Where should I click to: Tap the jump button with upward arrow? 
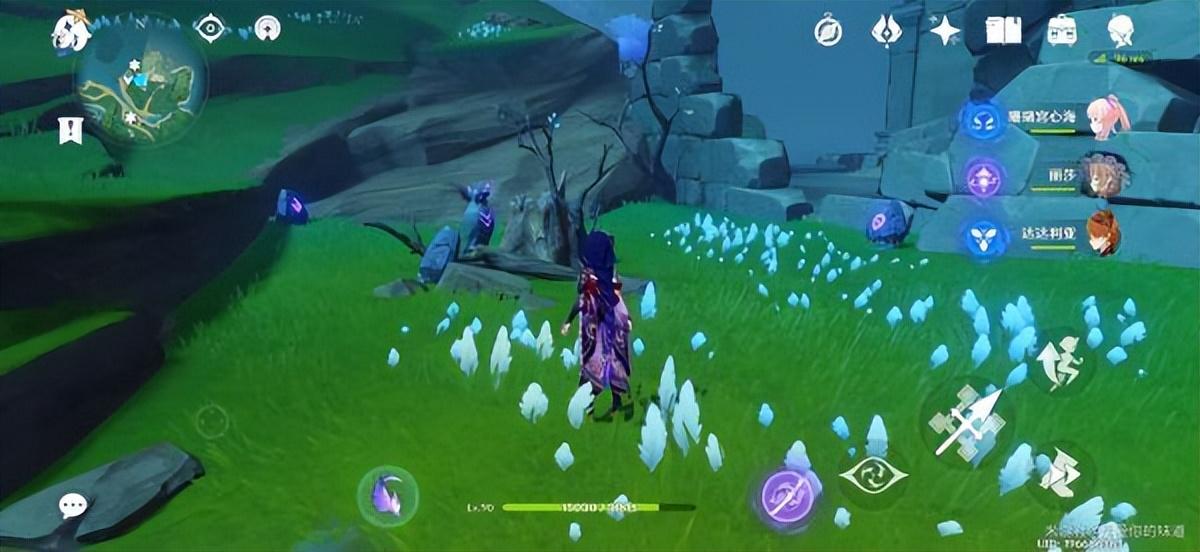1059,360
